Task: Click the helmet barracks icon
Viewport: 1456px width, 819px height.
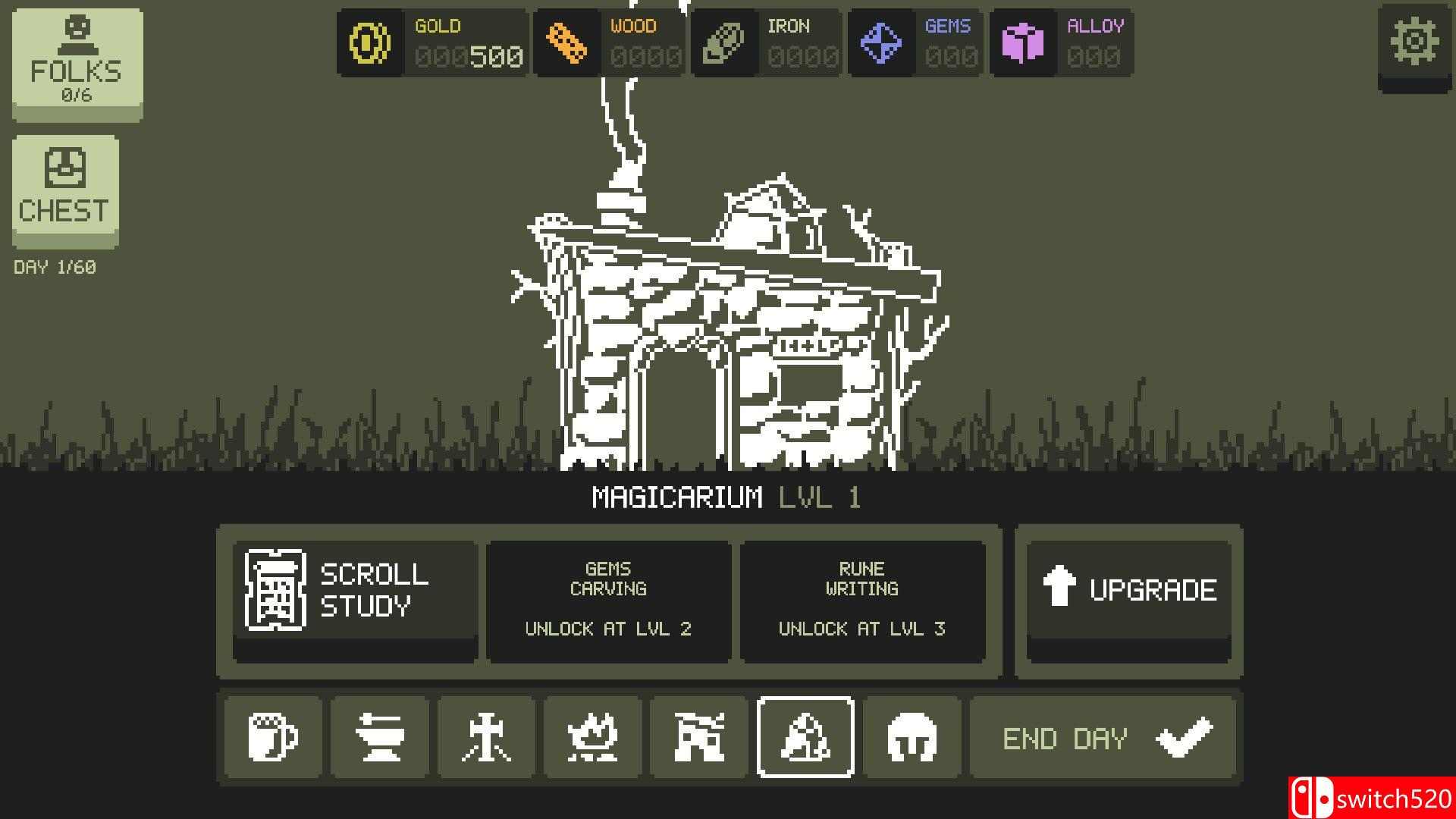Action: click(912, 736)
